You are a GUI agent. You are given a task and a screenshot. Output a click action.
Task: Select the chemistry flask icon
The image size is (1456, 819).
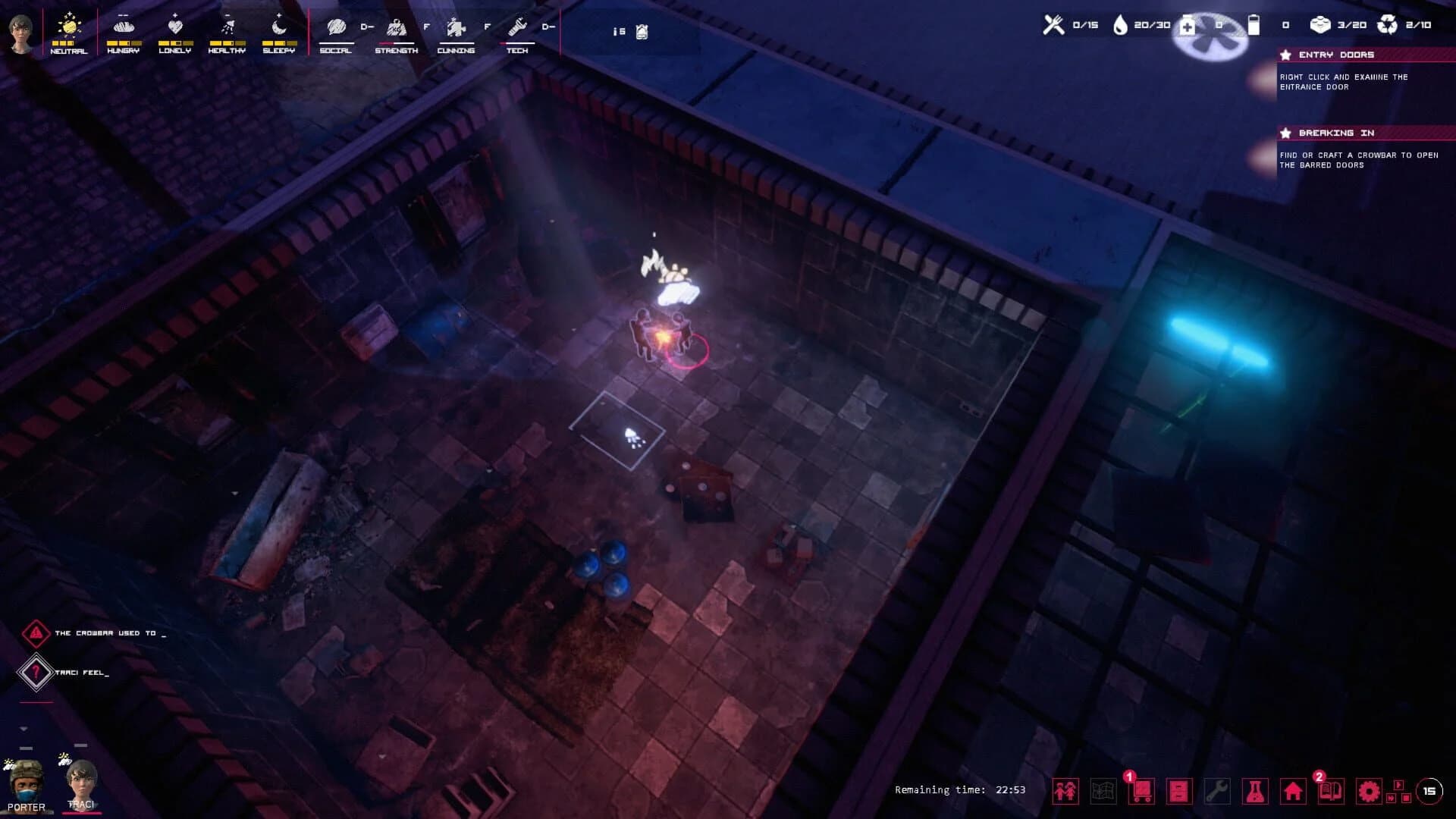coord(1254,791)
